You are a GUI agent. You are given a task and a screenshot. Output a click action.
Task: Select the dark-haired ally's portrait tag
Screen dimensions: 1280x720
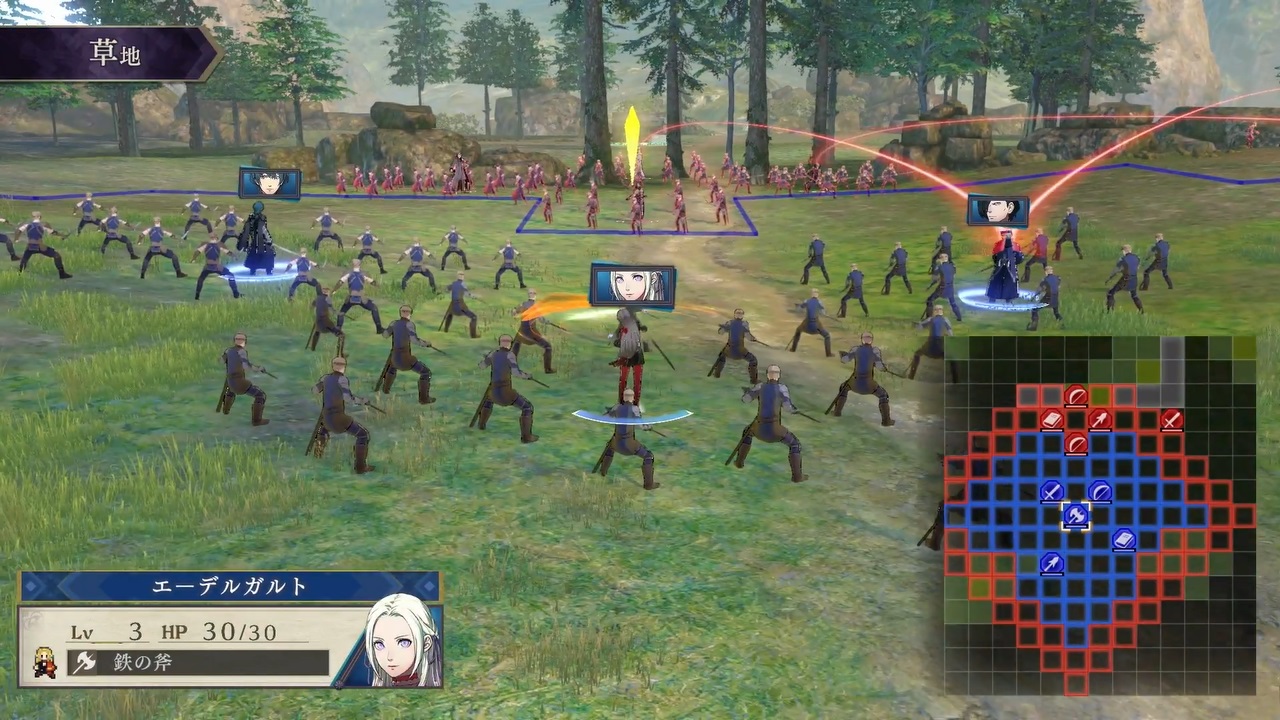pos(997,210)
